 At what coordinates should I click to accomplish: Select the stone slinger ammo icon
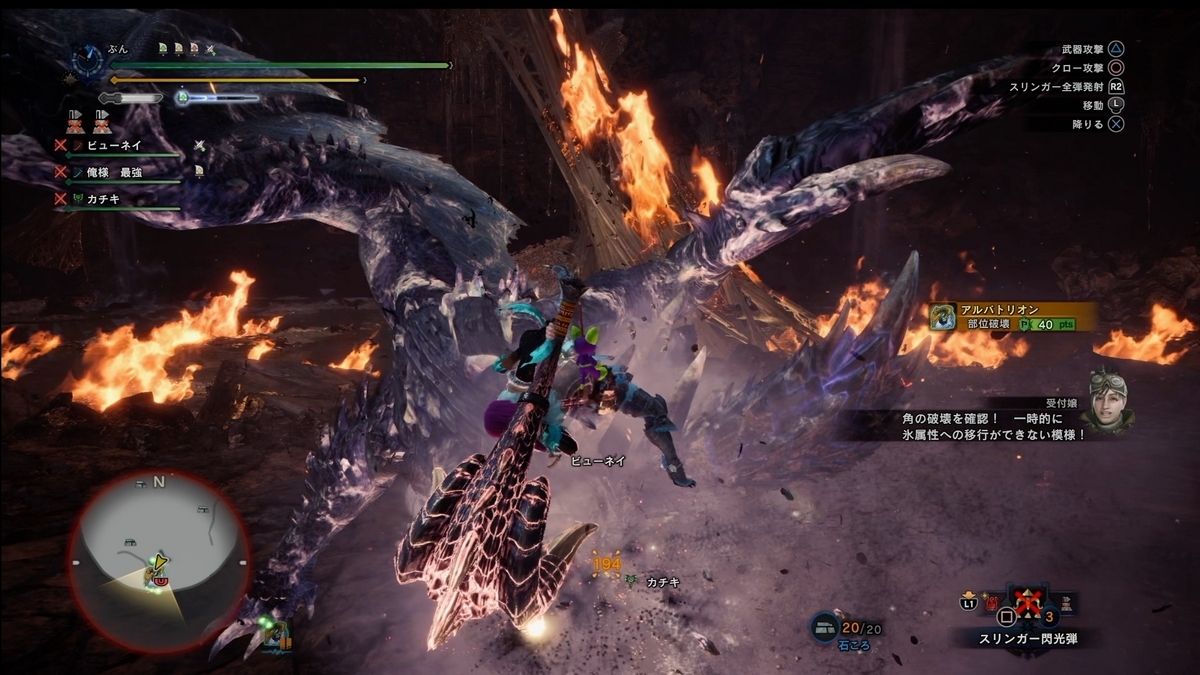click(825, 626)
